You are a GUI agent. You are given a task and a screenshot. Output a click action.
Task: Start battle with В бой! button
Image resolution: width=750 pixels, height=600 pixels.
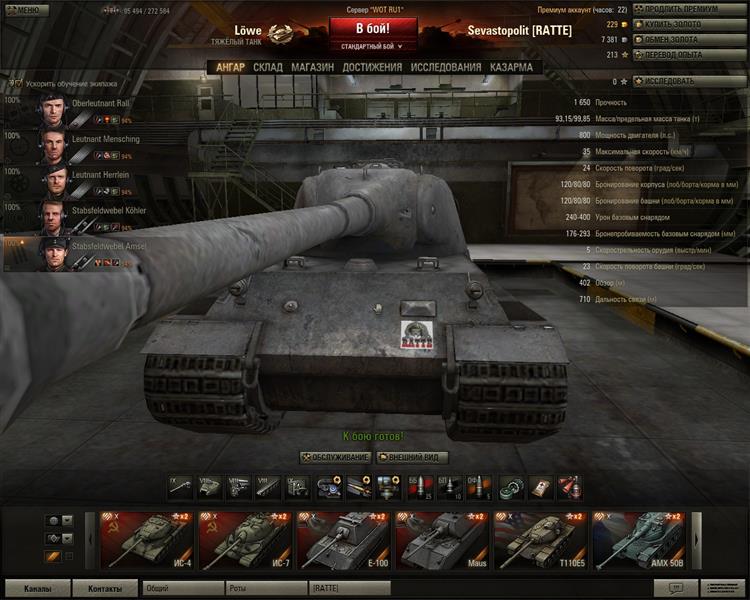(x=373, y=28)
